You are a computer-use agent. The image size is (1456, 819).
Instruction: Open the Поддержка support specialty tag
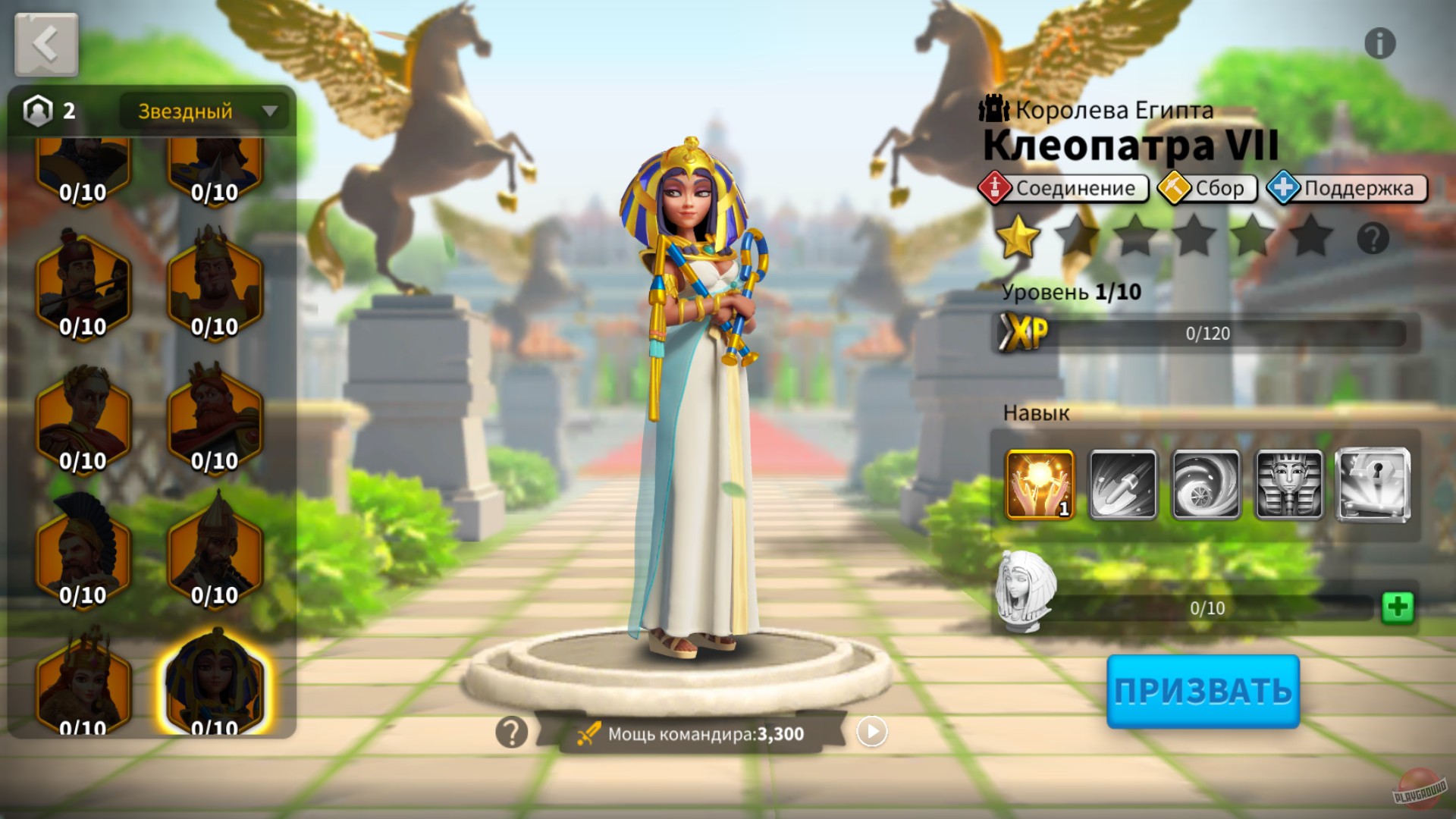pos(1346,188)
